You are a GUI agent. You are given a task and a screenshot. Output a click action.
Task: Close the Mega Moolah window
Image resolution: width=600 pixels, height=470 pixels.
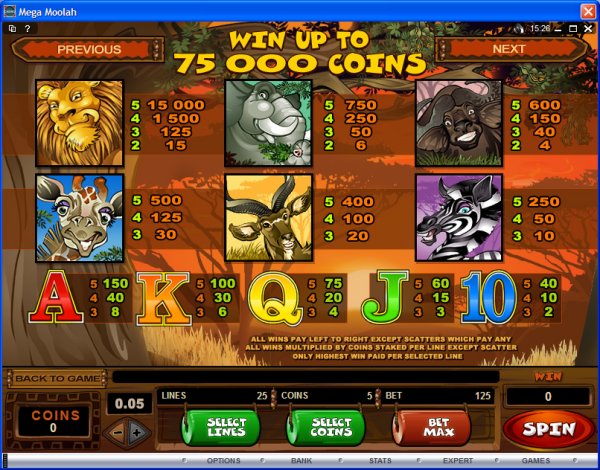(587, 9)
